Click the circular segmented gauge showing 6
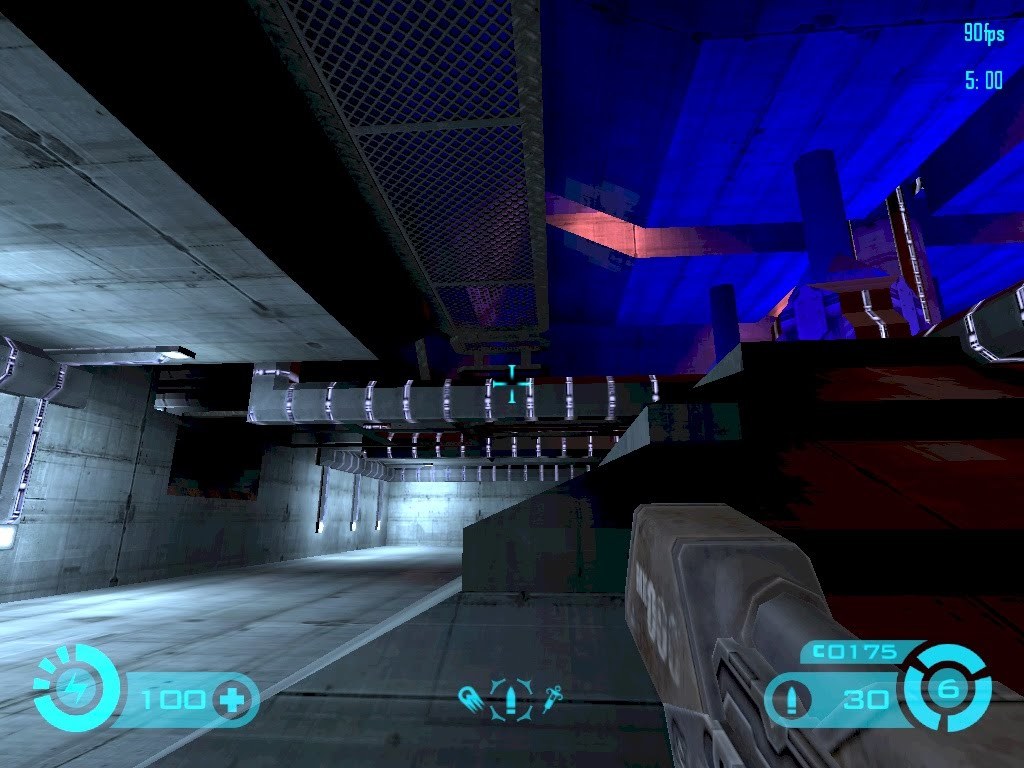Image resolution: width=1024 pixels, height=768 pixels. (x=948, y=688)
